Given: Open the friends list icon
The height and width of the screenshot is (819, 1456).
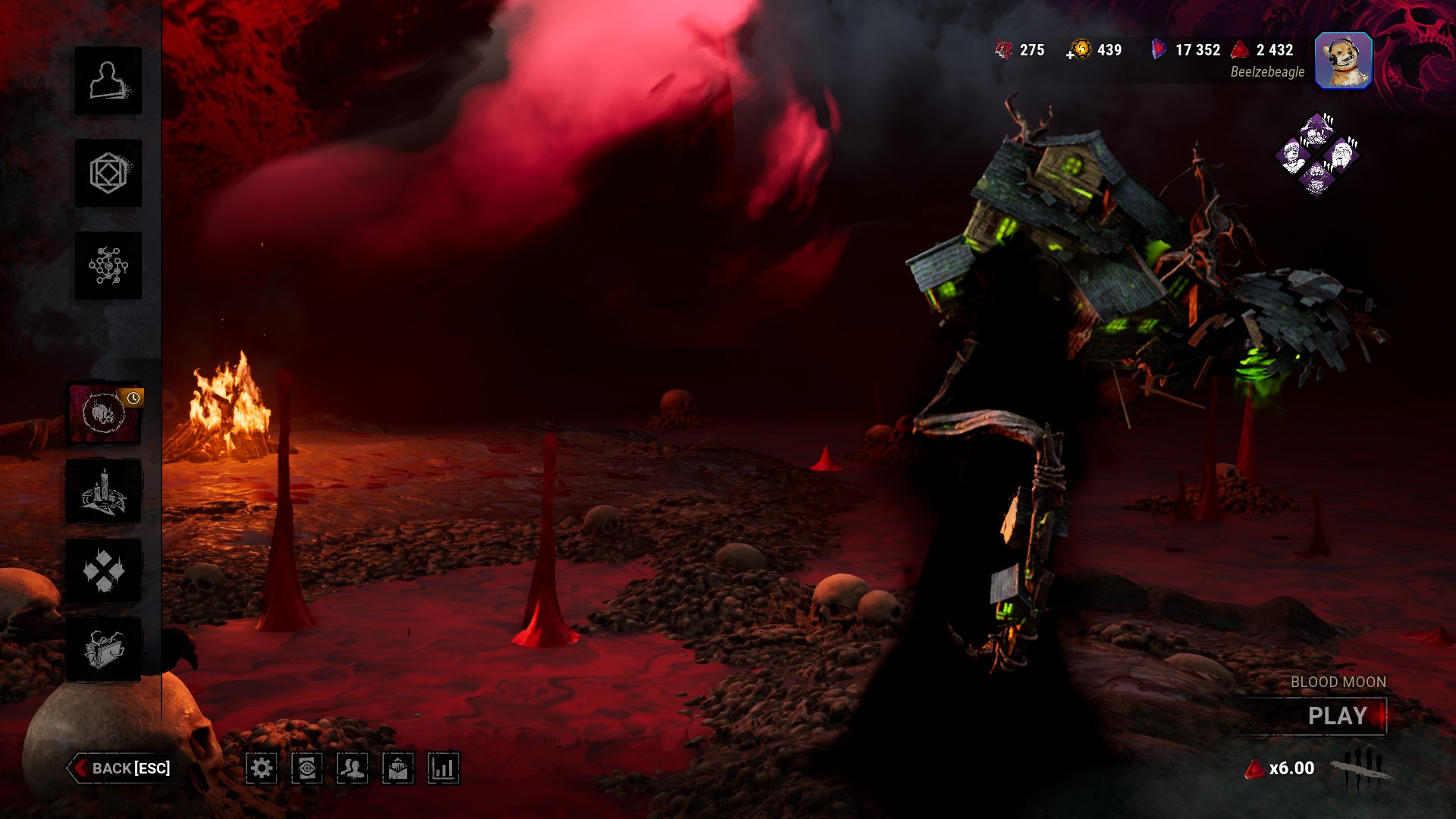Looking at the screenshot, I should pyautogui.click(x=353, y=768).
